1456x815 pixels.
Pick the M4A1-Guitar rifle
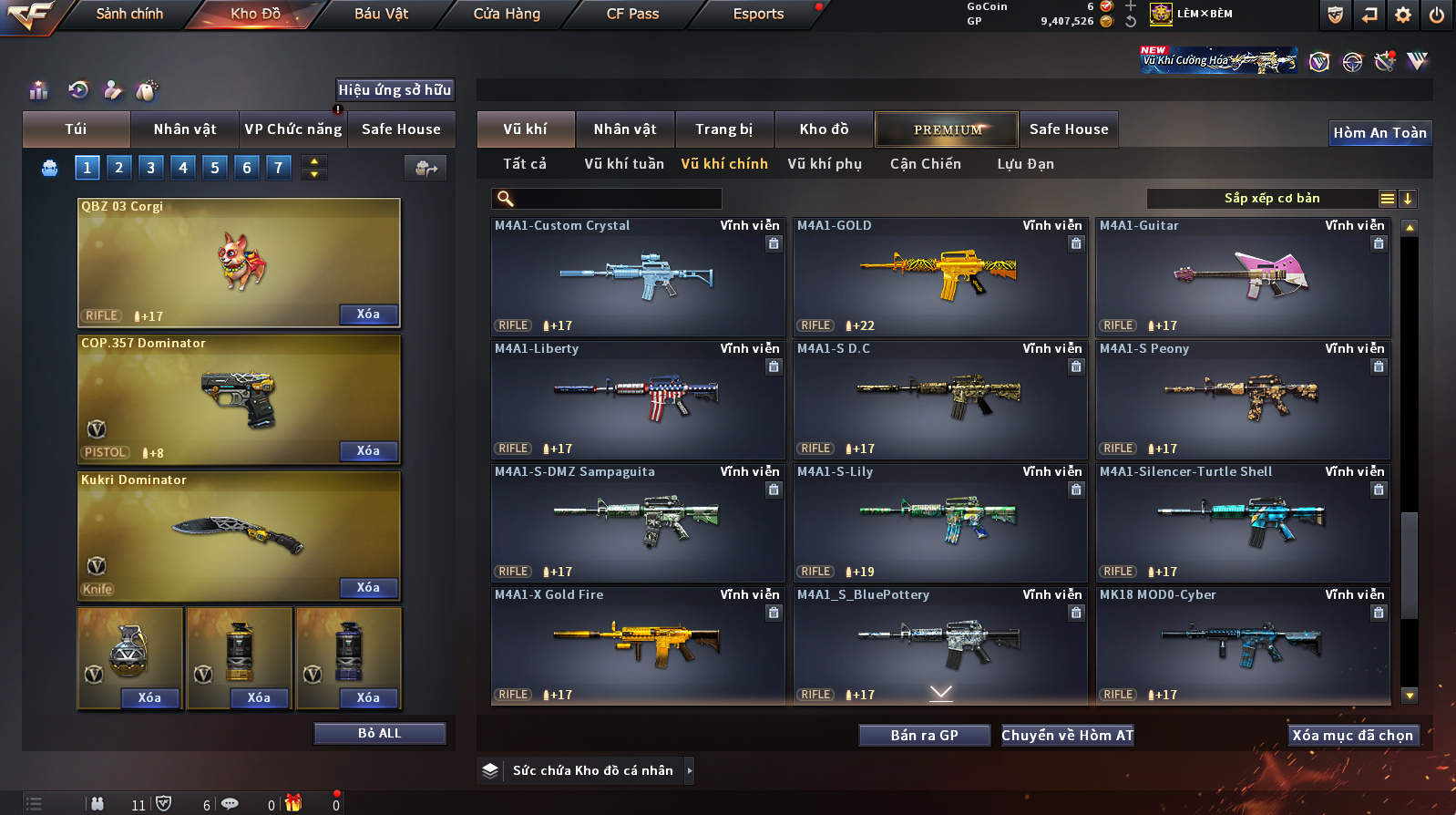click(1243, 277)
